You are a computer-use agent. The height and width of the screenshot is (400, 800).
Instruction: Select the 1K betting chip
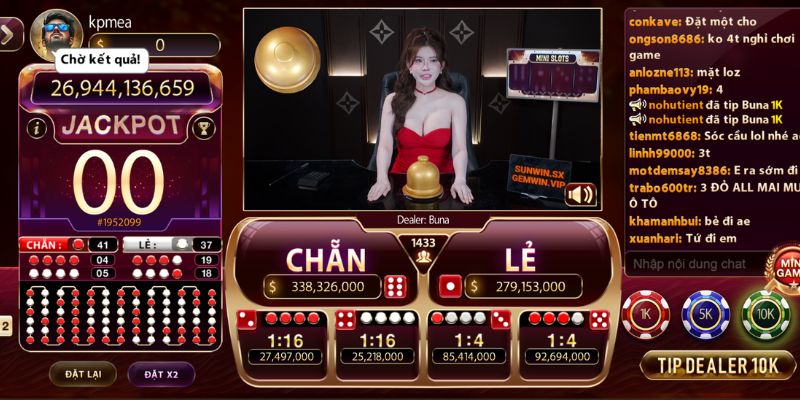(x=645, y=315)
